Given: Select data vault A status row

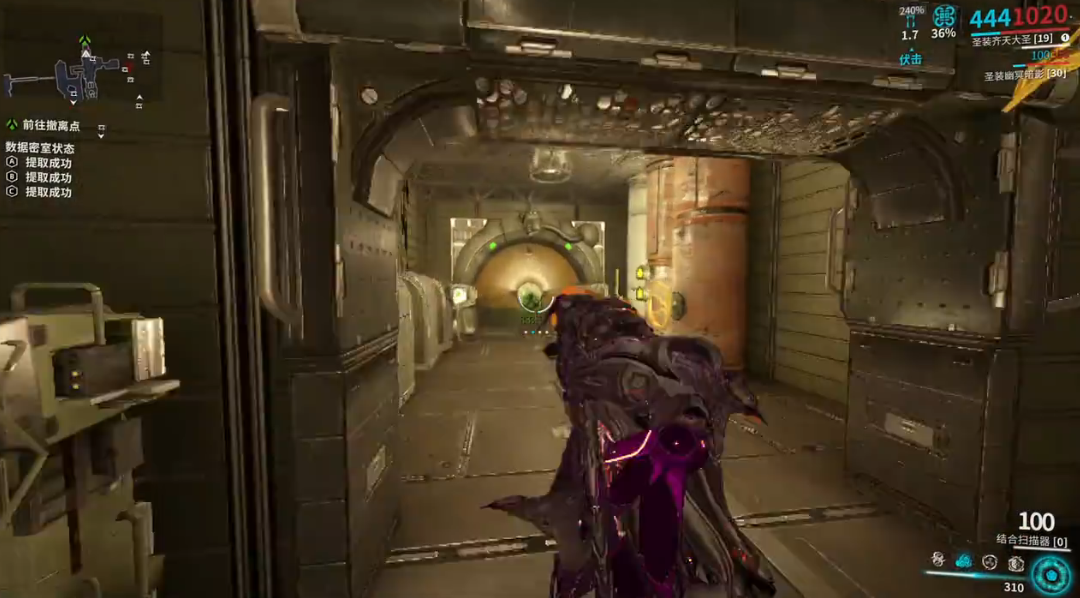Looking at the screenshot, I should (x=47, y=162).
